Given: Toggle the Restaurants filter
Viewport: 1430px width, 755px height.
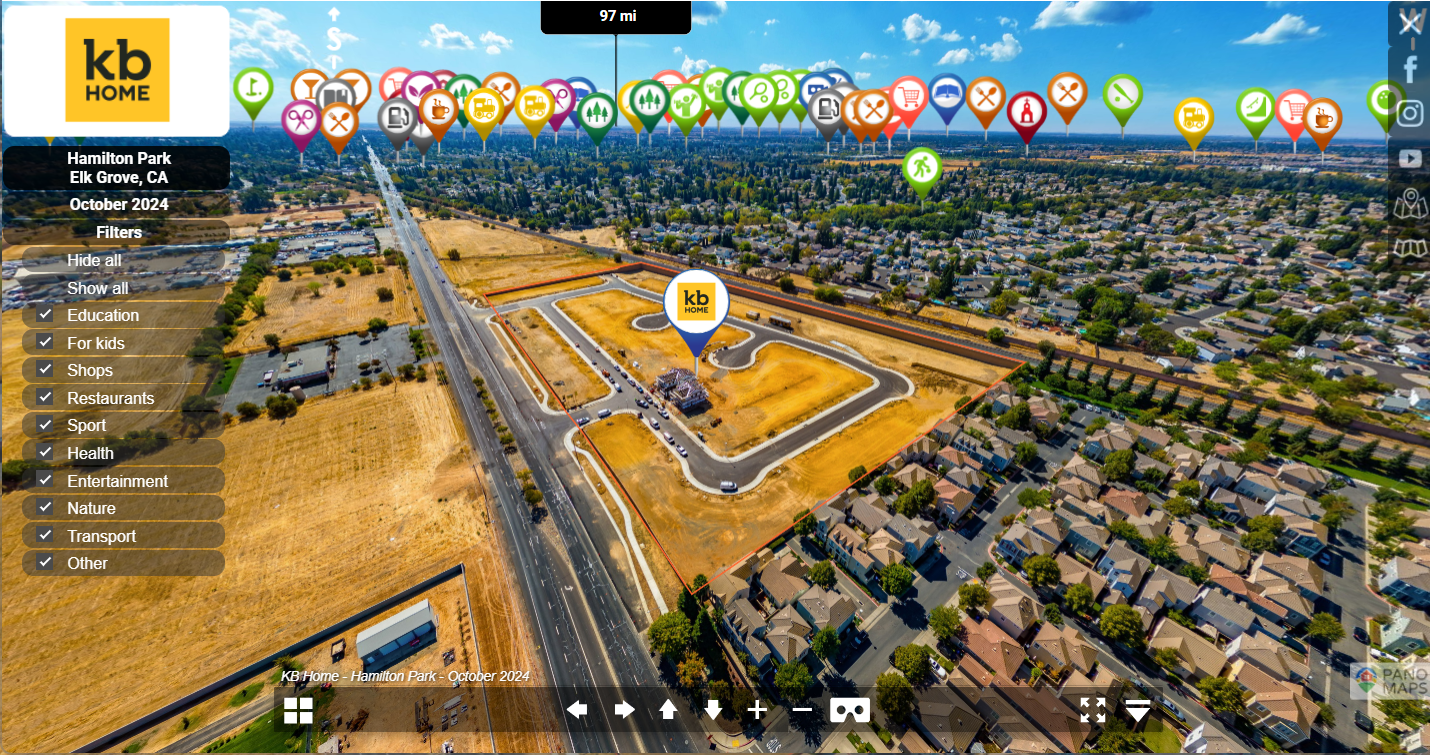Looking at the screenshot, I should point(45,398).
